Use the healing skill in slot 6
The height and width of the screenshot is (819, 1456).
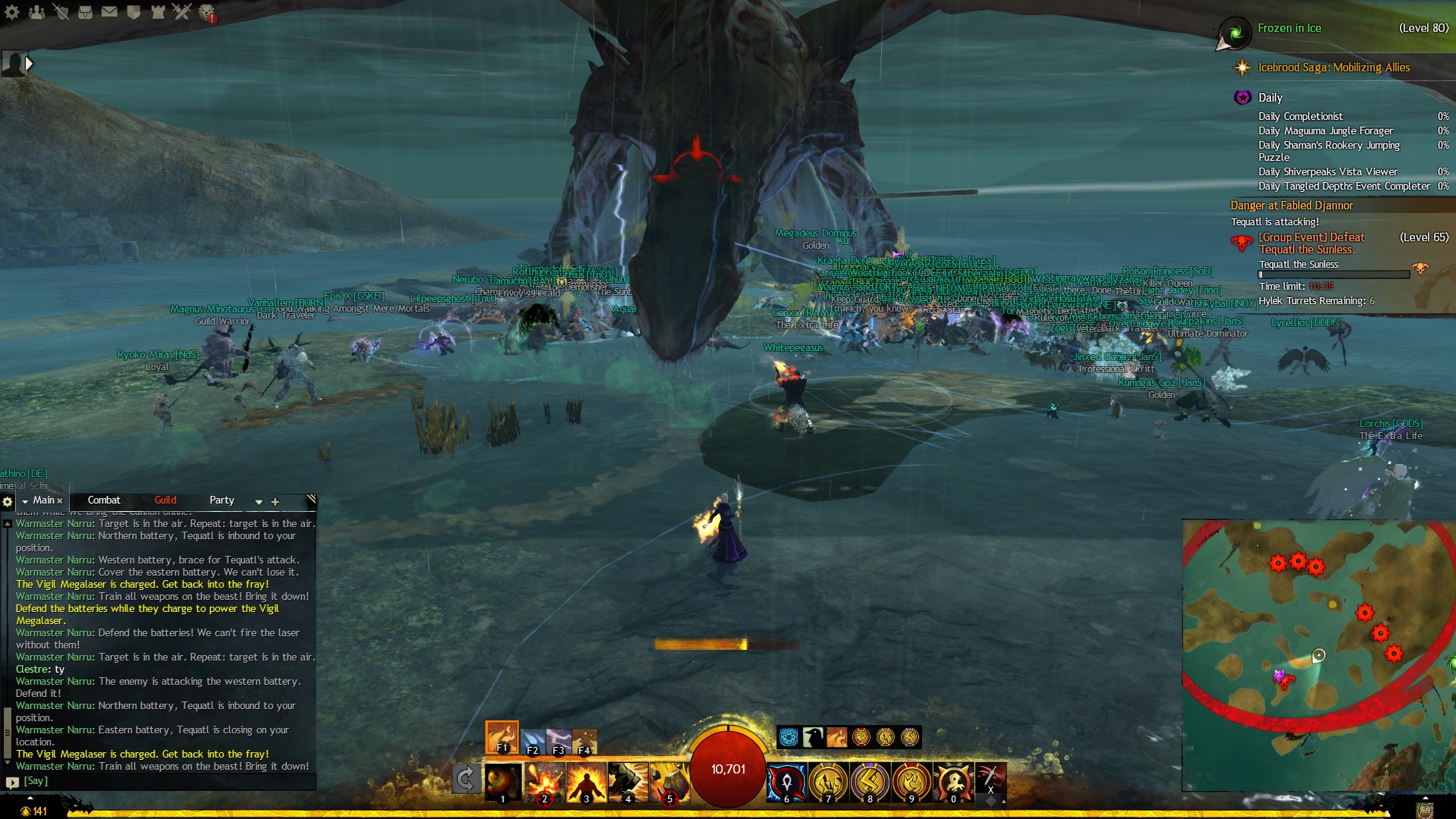(x=786, y=782)
